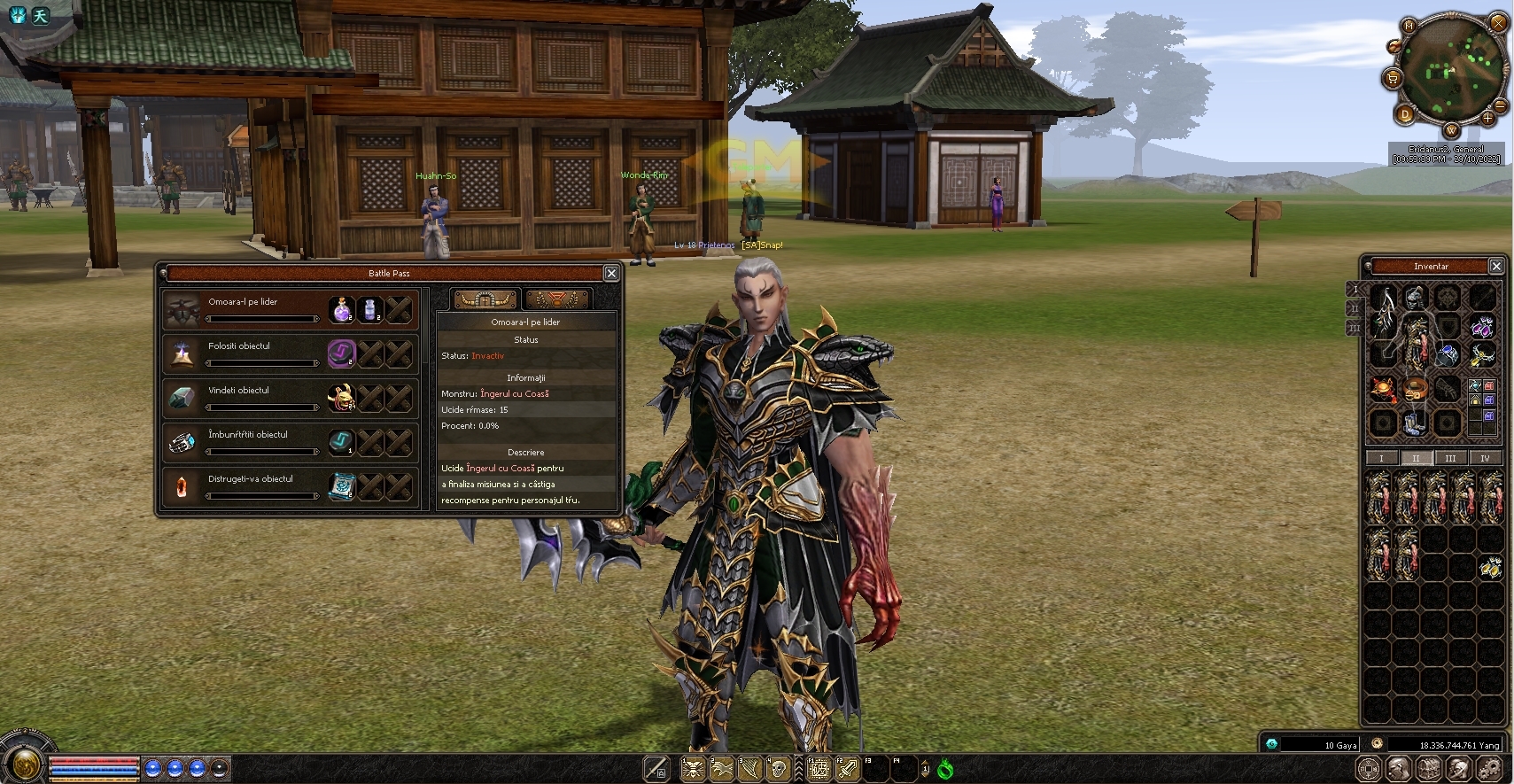Activate the skull skill in hotbar slot 4

(779, 769)
